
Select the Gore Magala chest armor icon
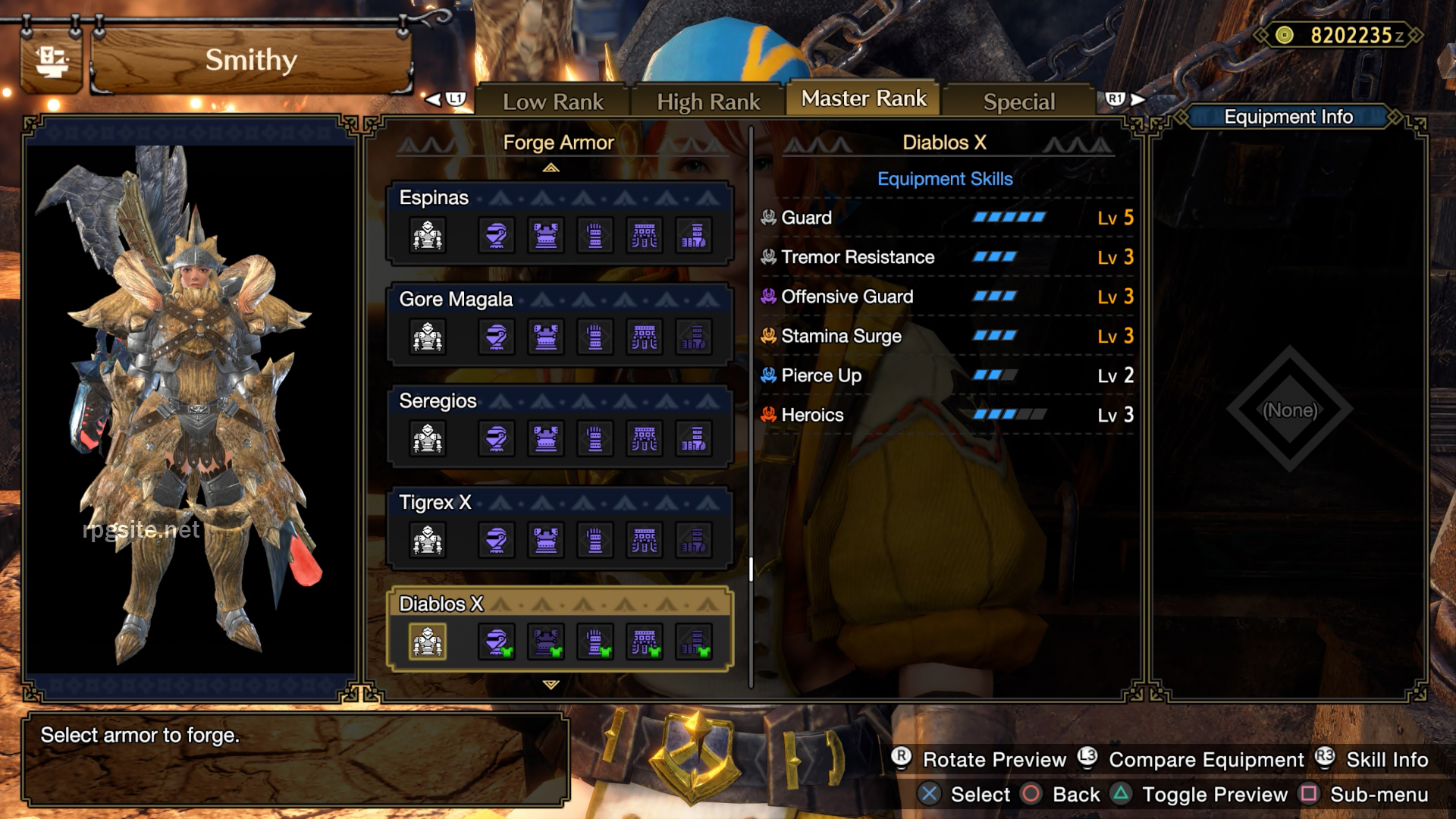[x=545, y=337]
